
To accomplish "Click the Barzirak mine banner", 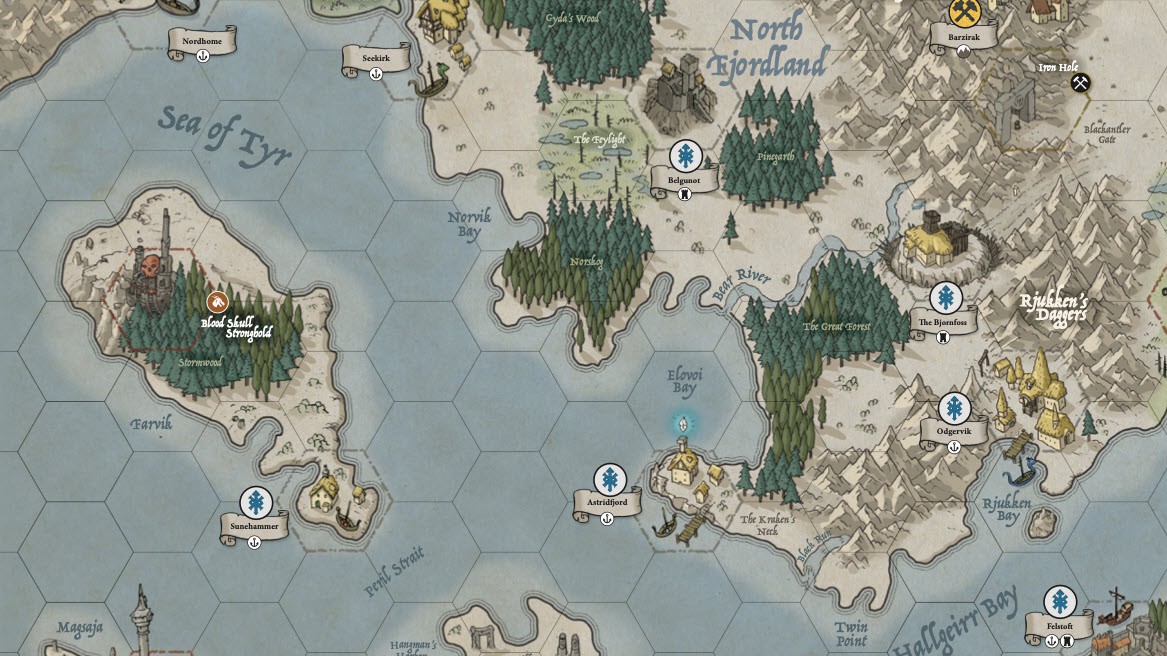I will click(963, 37).
